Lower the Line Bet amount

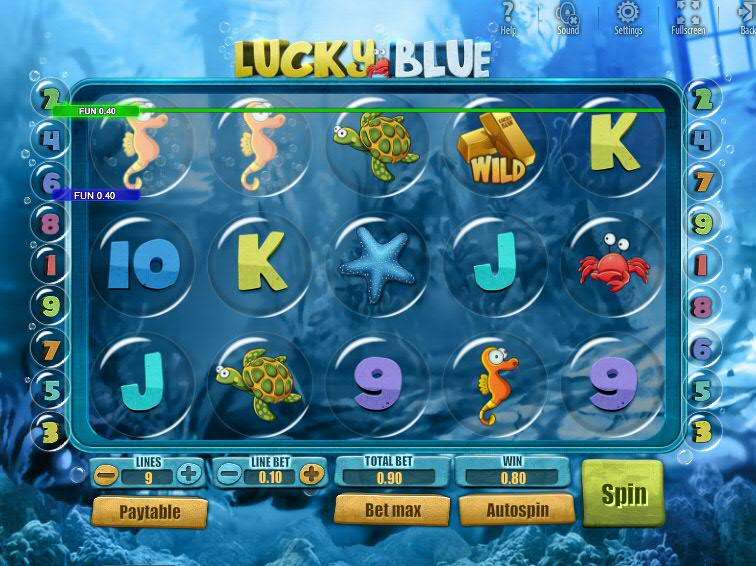229,475
